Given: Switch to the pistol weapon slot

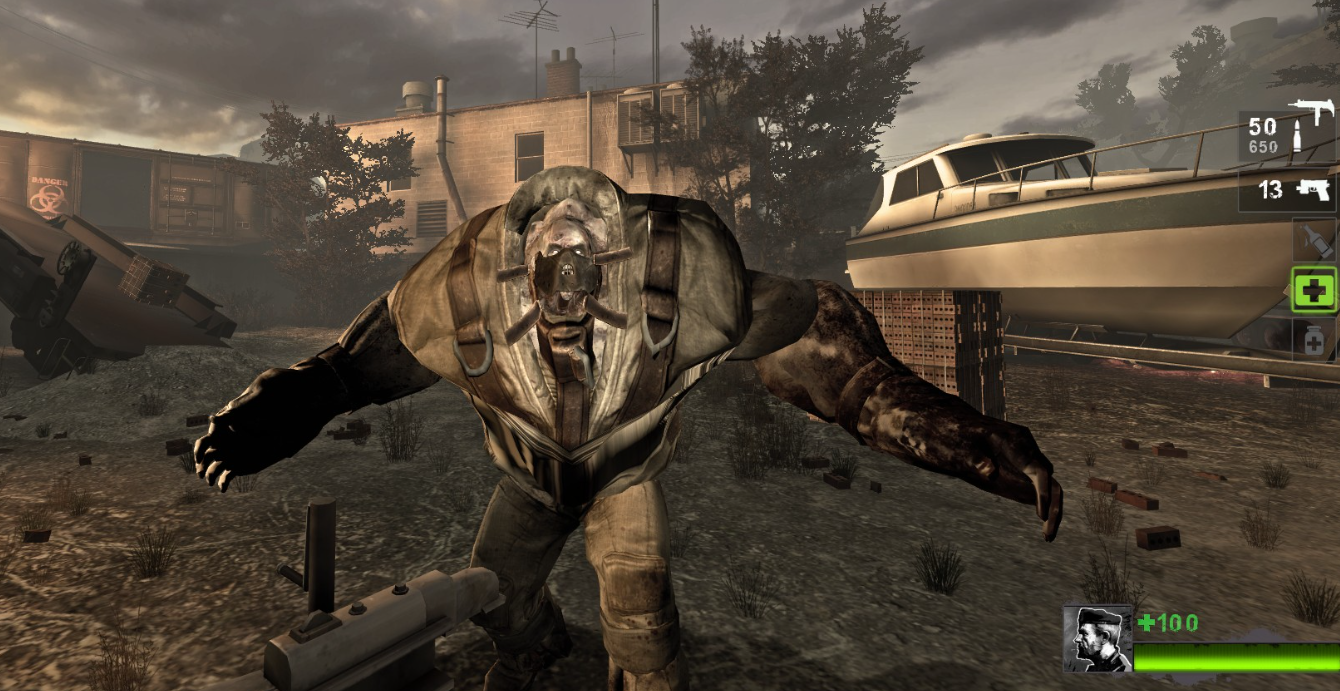Looking at the screenshot, I should [x=1287, y=190].
